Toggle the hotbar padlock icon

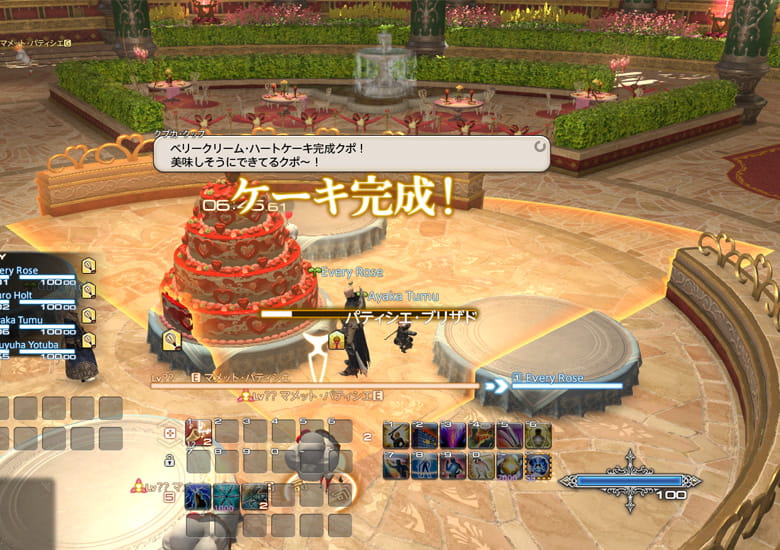(171, 461)
